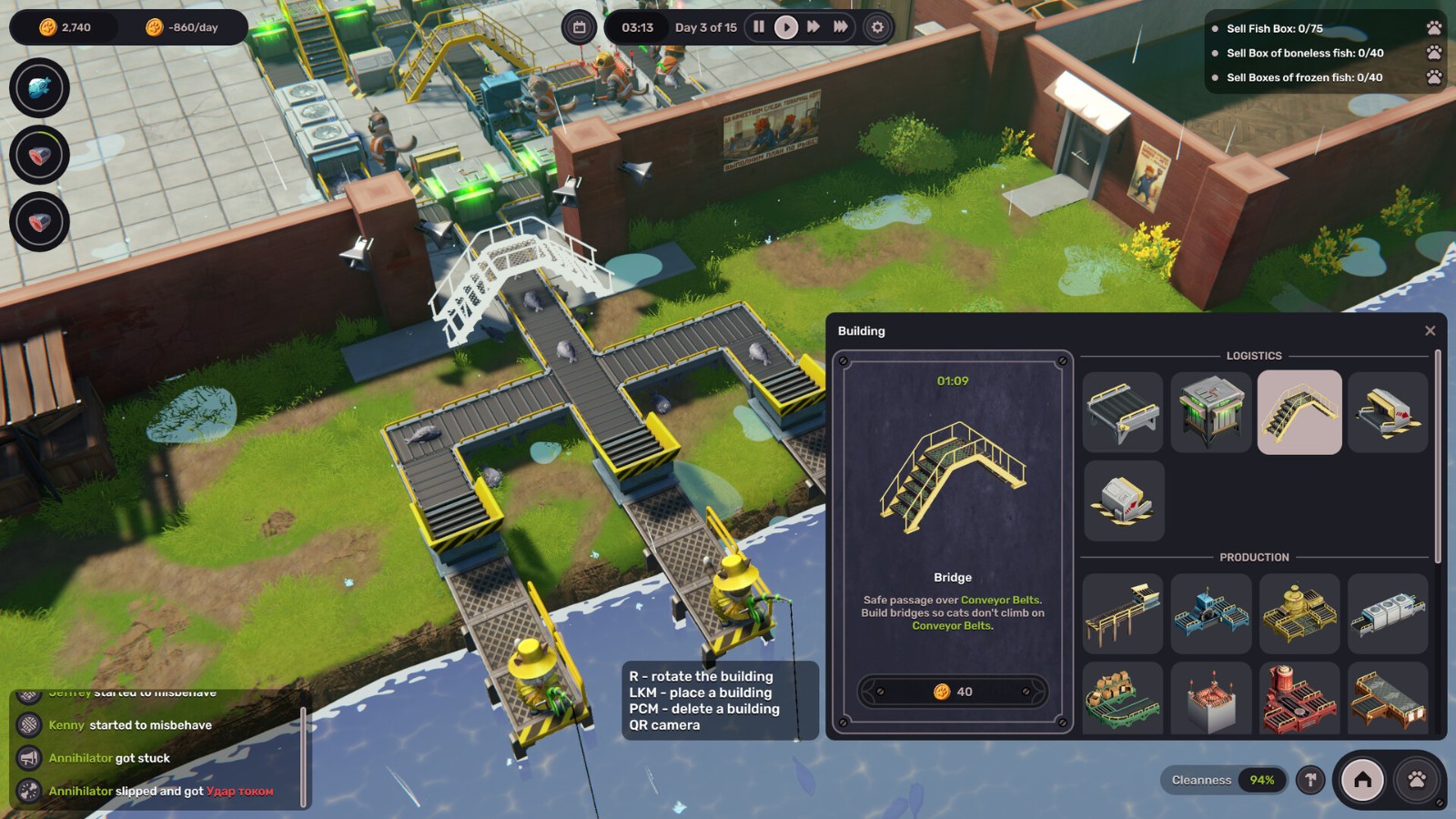
Task: Select the blue machine production building
Action: [x=1210, y=613]
